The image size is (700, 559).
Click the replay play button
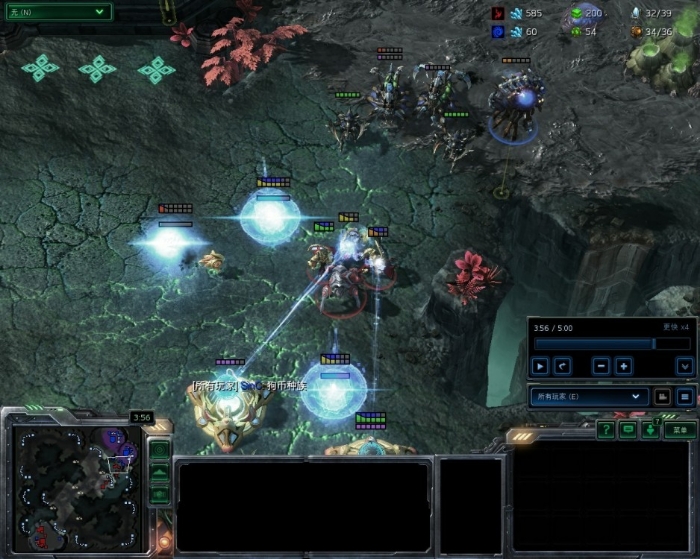[540, 366]
